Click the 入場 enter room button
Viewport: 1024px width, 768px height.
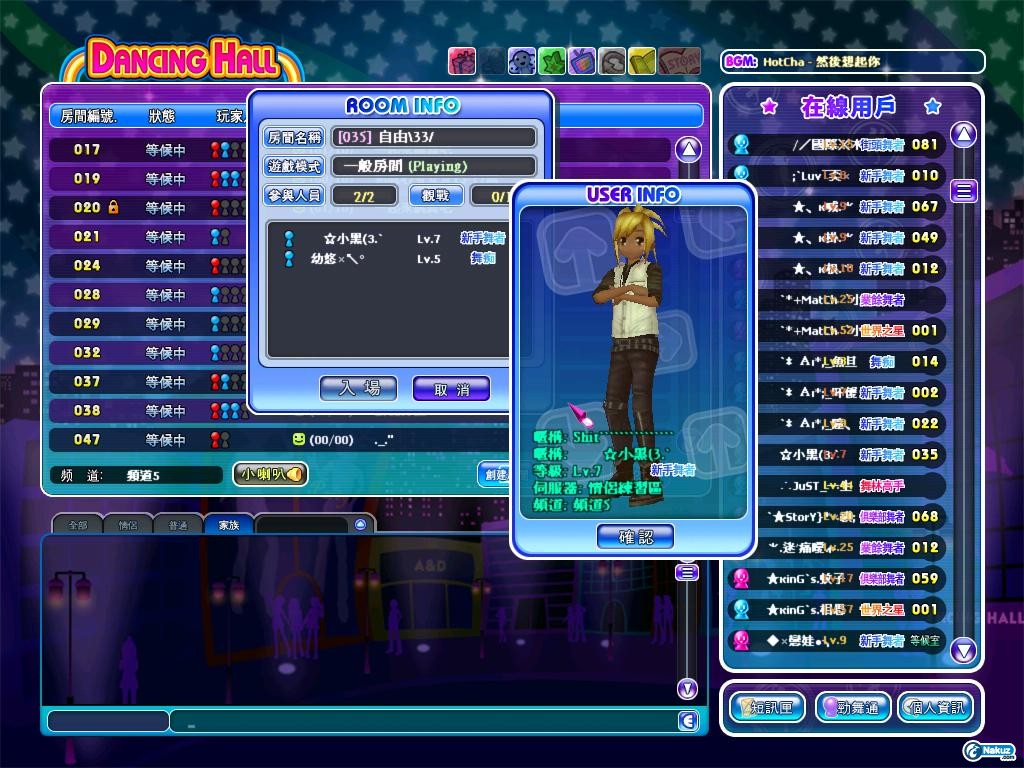358,388
